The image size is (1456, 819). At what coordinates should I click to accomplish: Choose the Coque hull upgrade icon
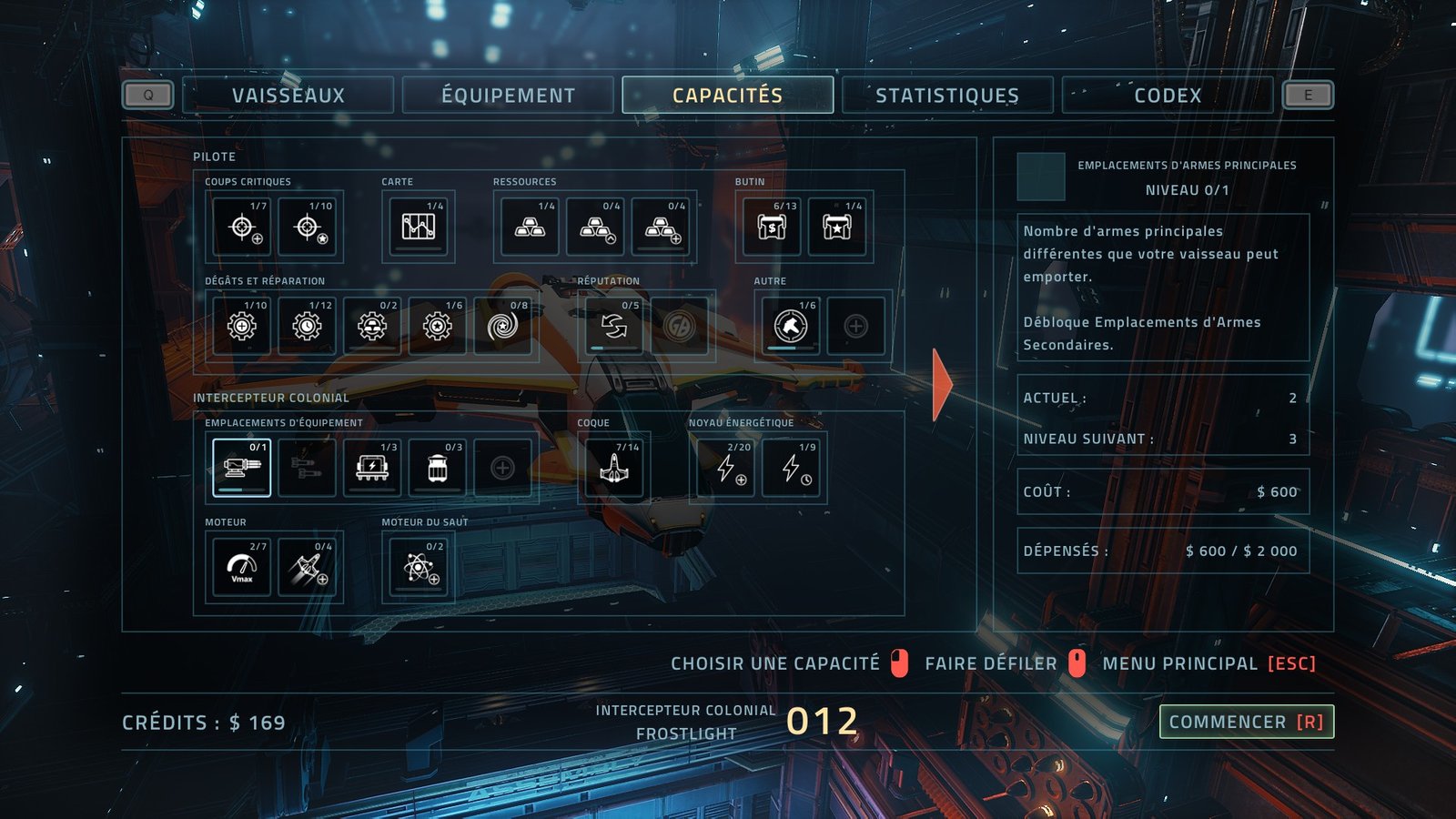tap(614, 468)
